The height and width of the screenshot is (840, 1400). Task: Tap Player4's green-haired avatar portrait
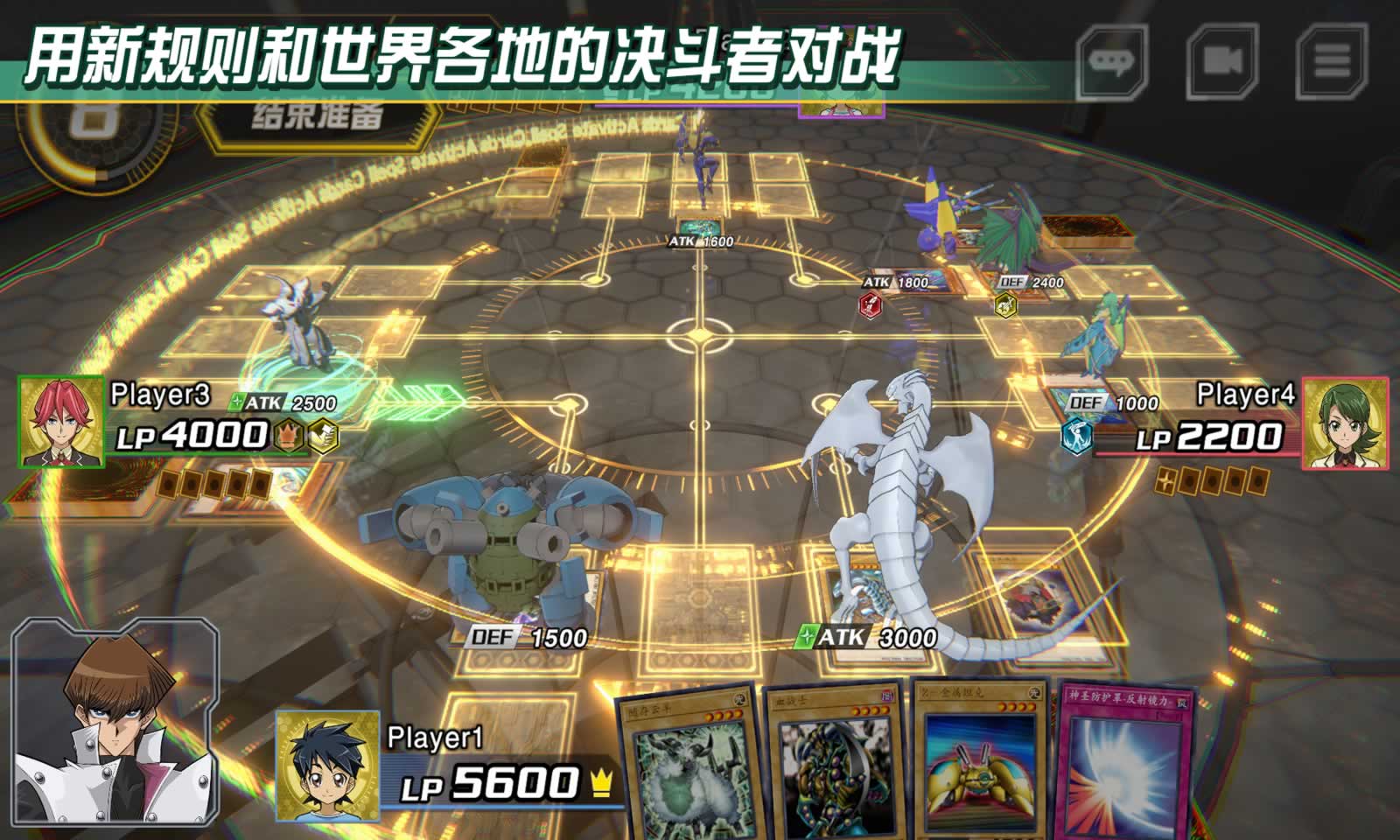pos(1344,423)
